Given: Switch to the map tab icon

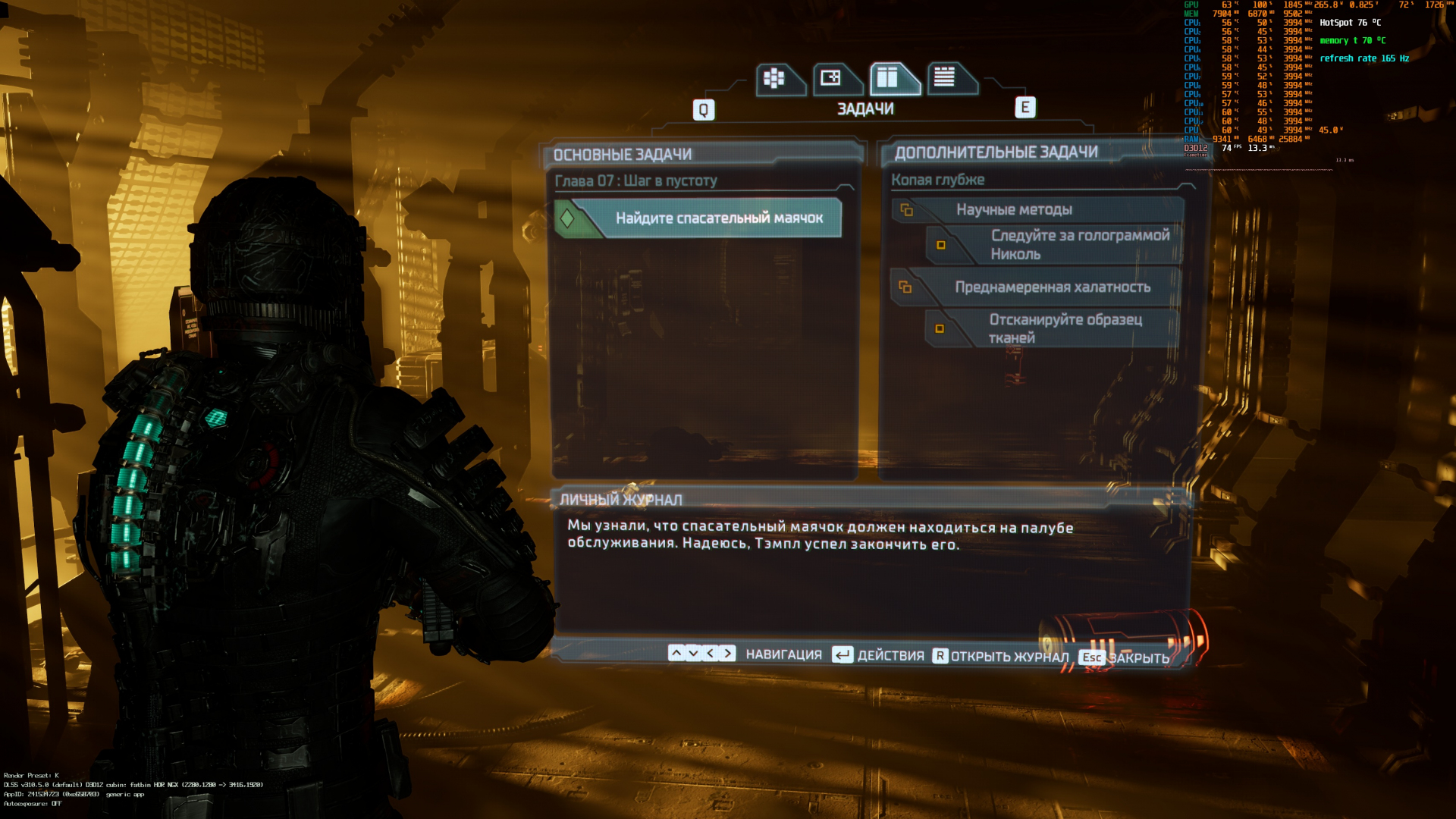Looking at the screenshot, I should pos(832,79).
